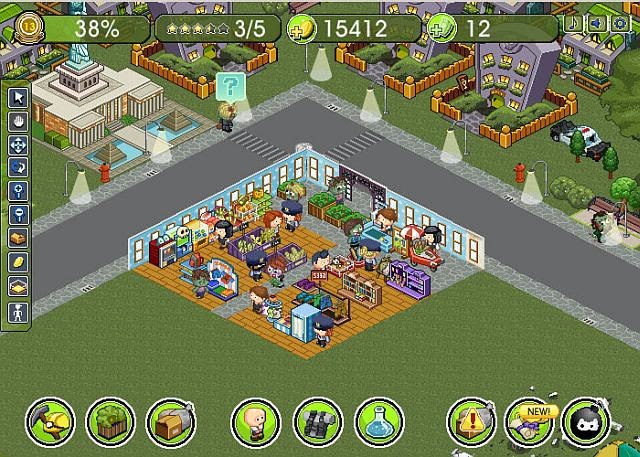Choose the hand tool in the side toolbar
Image resolution: width=640 pixels, height=457 pixels.
coord(18,122)
